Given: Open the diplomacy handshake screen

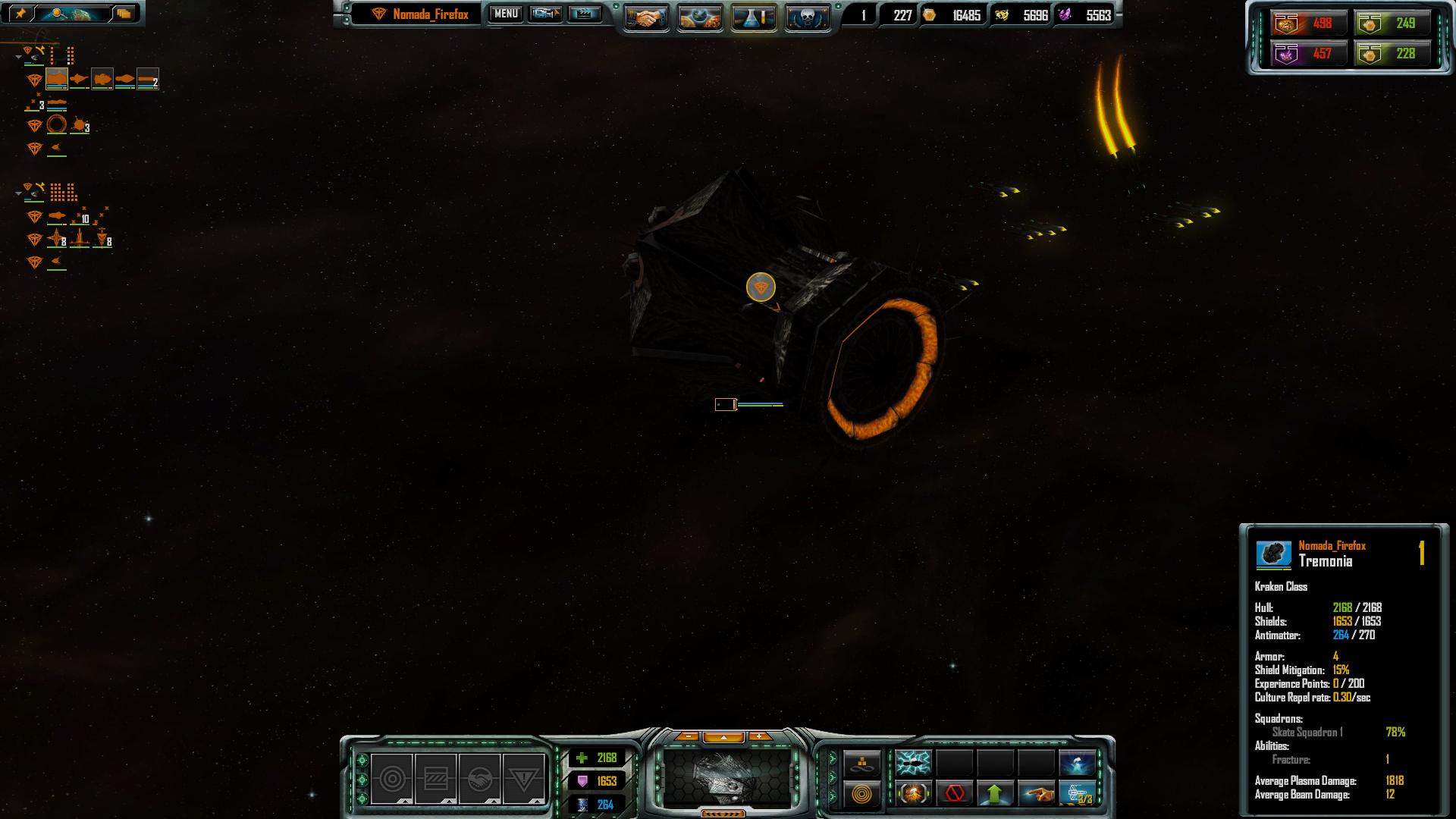Looking at the screenshot, I should click(646, 17).
